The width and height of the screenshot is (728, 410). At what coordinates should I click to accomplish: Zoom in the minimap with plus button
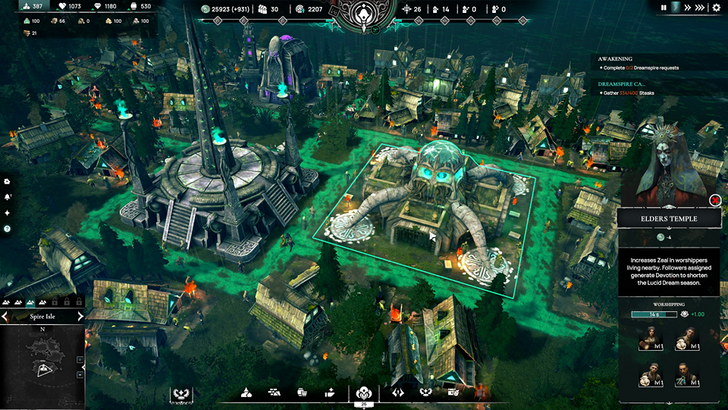pos(78,359)
